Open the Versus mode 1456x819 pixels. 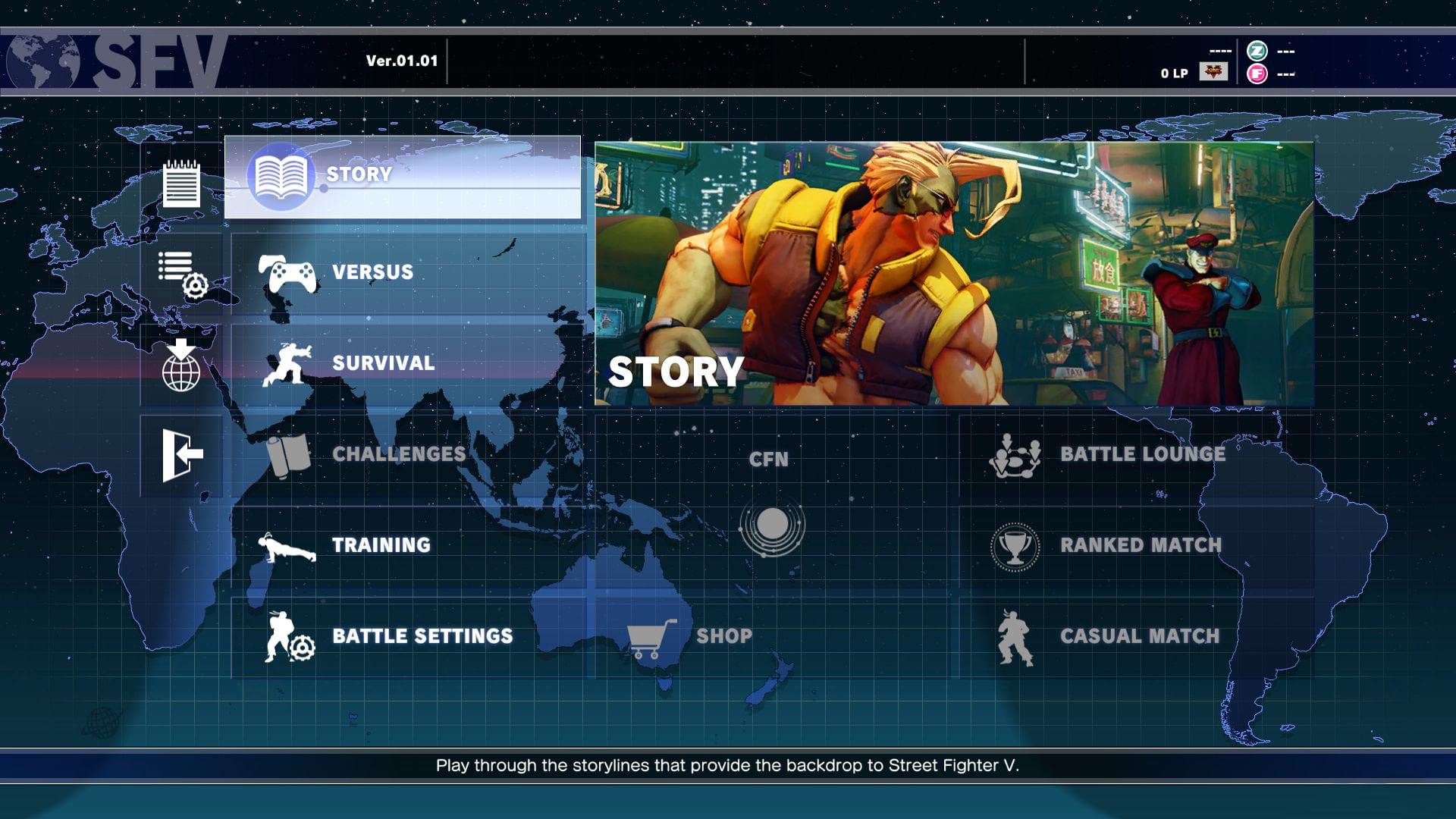(408, 272)
